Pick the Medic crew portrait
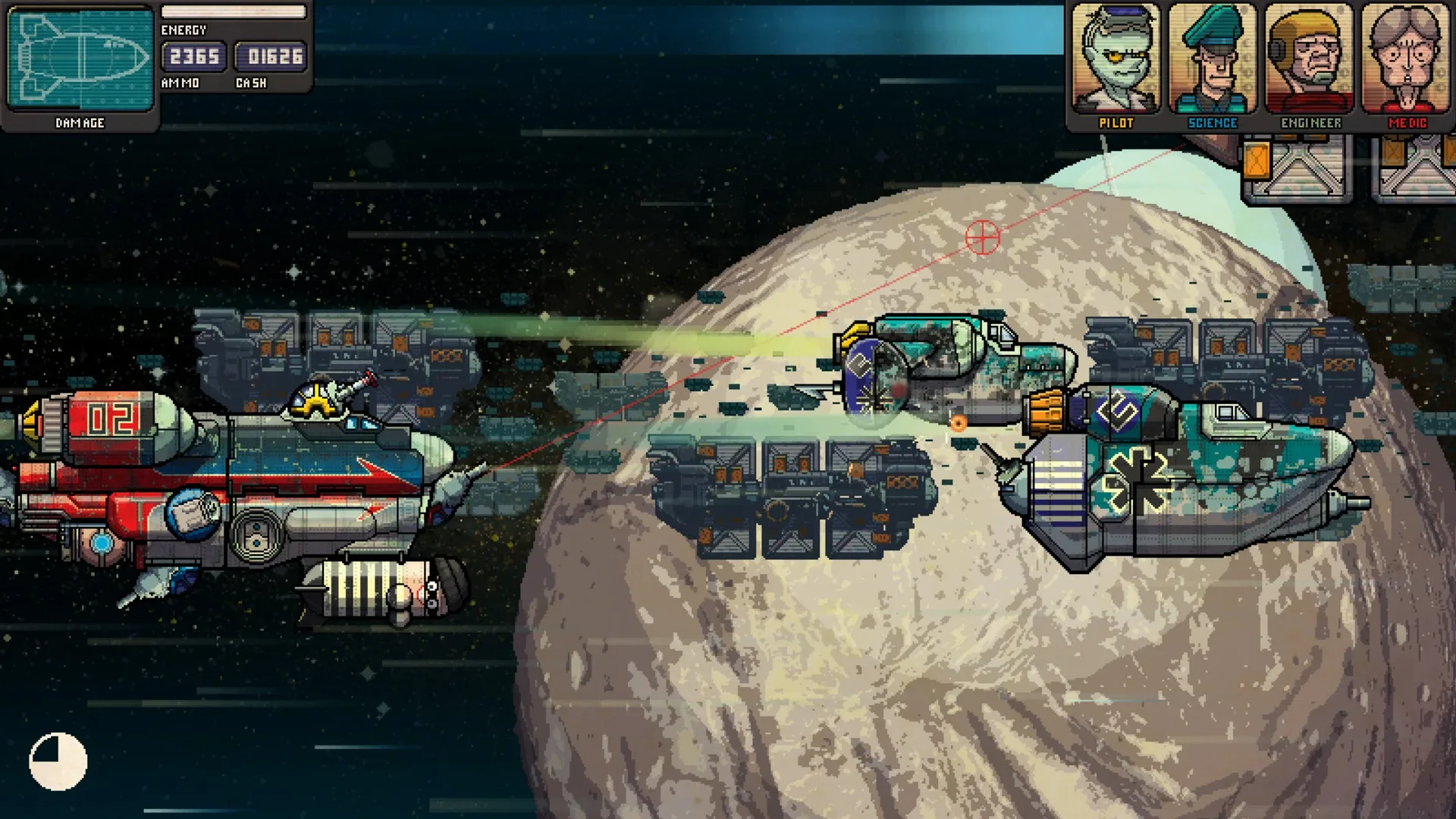Viewport: 1456px width, 819px height. point(1407,59)
